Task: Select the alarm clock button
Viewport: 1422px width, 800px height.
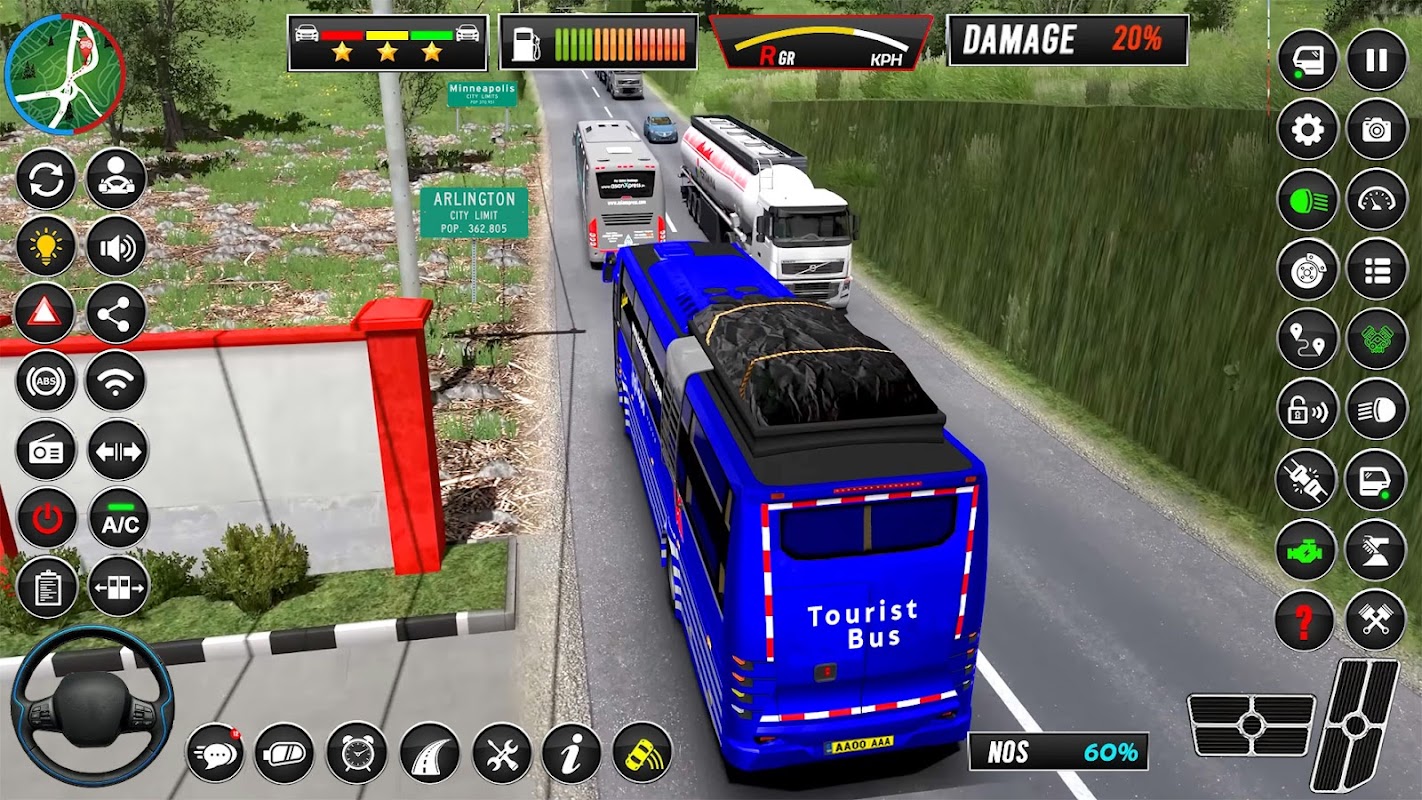Action: (x=356, y=752)
